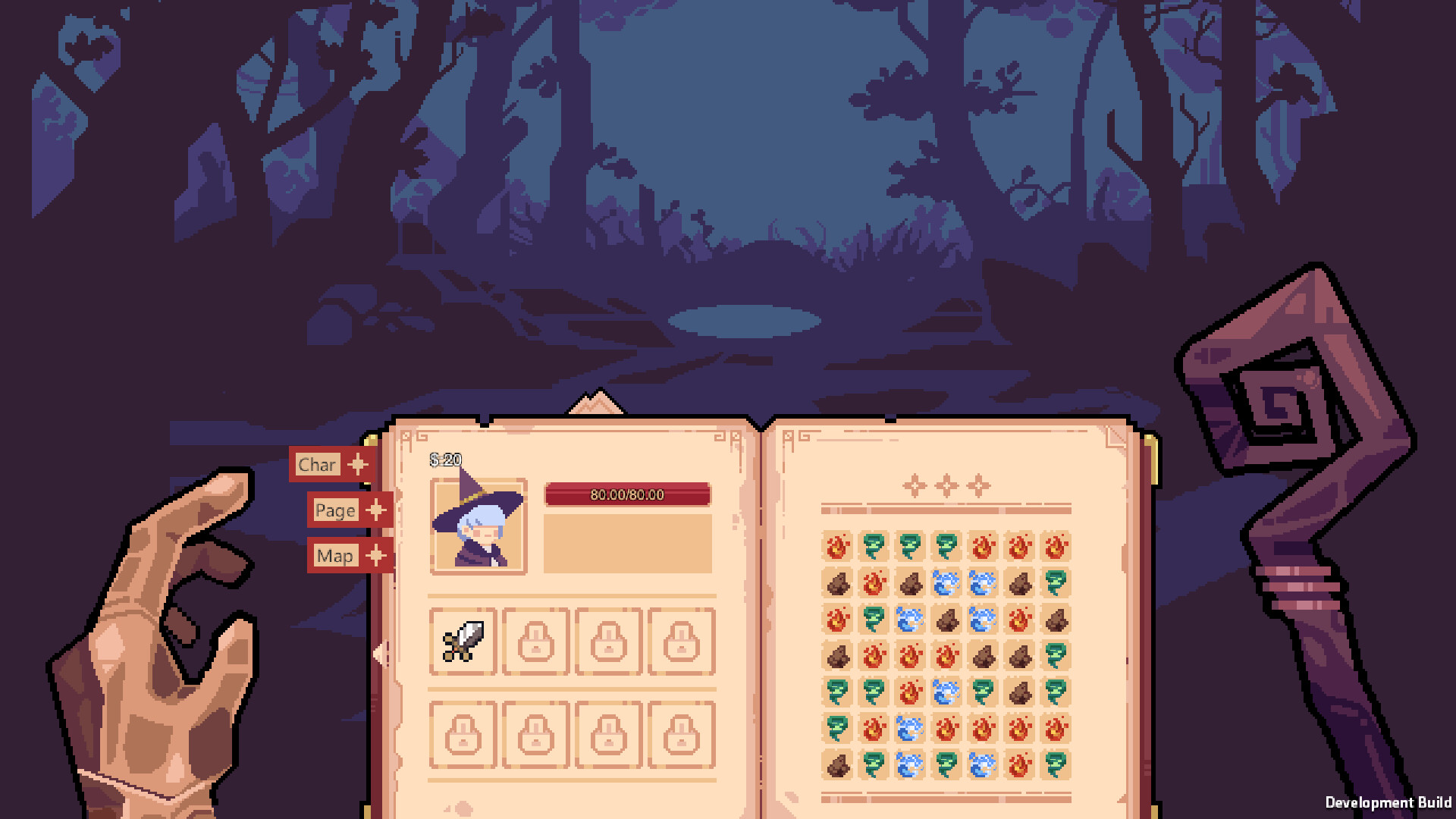
Task: Switch to the Char tab
Action: click(x=317, y=463)
